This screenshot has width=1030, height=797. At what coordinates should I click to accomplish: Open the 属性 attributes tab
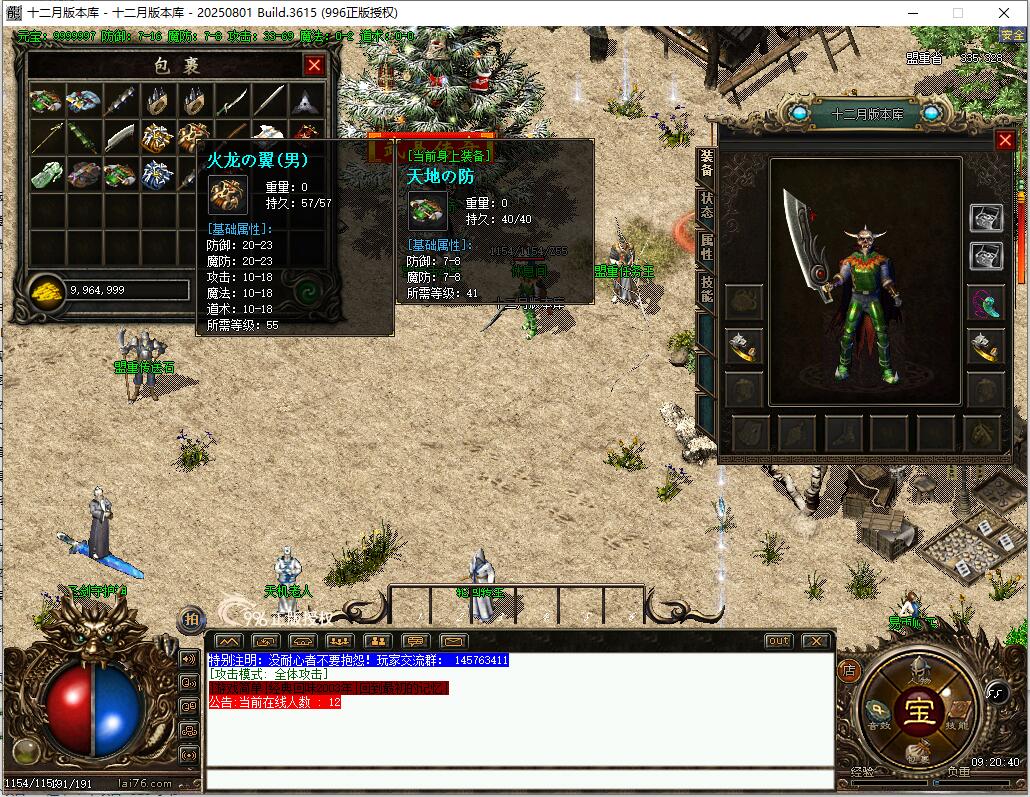(706, 247)
